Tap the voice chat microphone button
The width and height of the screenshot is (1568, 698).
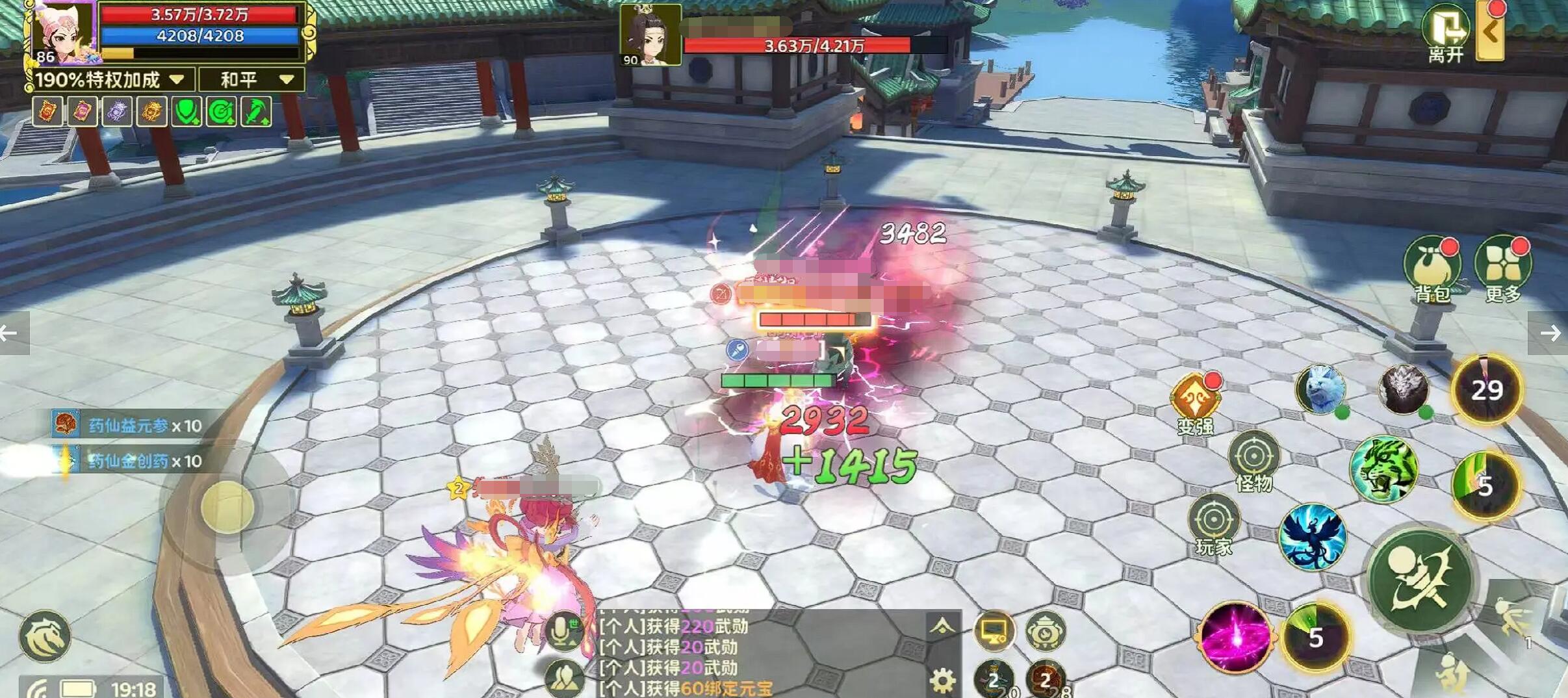[563, 630]
